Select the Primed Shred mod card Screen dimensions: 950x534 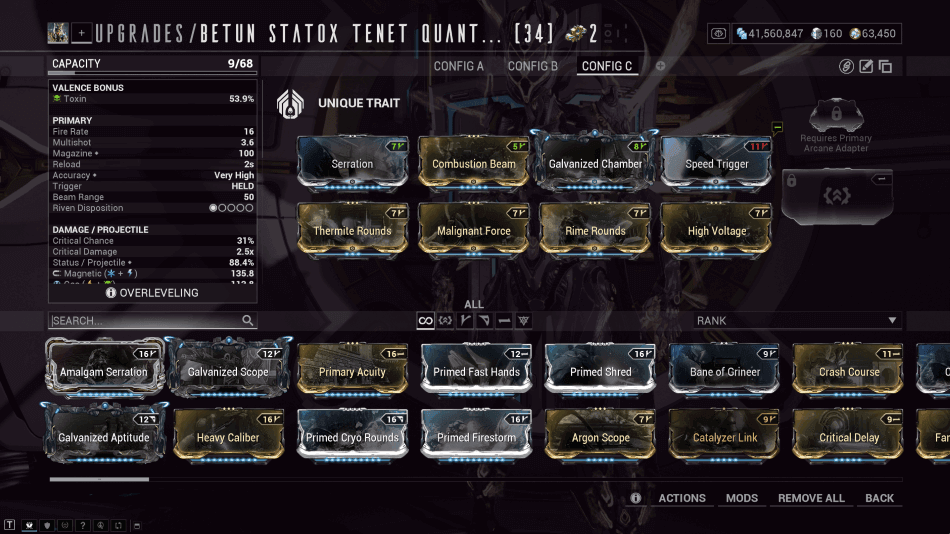600,371
